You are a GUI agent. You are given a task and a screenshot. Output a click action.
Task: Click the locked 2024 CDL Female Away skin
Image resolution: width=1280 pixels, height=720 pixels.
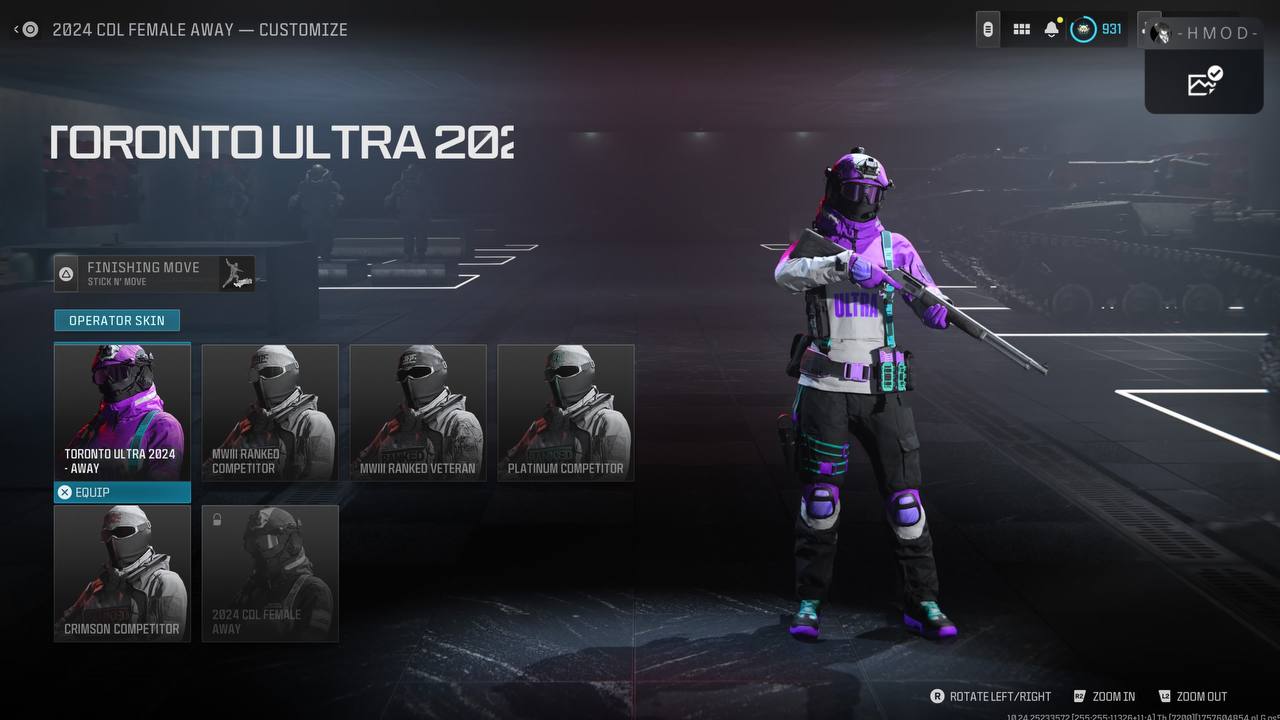click(x=270, y=573)
